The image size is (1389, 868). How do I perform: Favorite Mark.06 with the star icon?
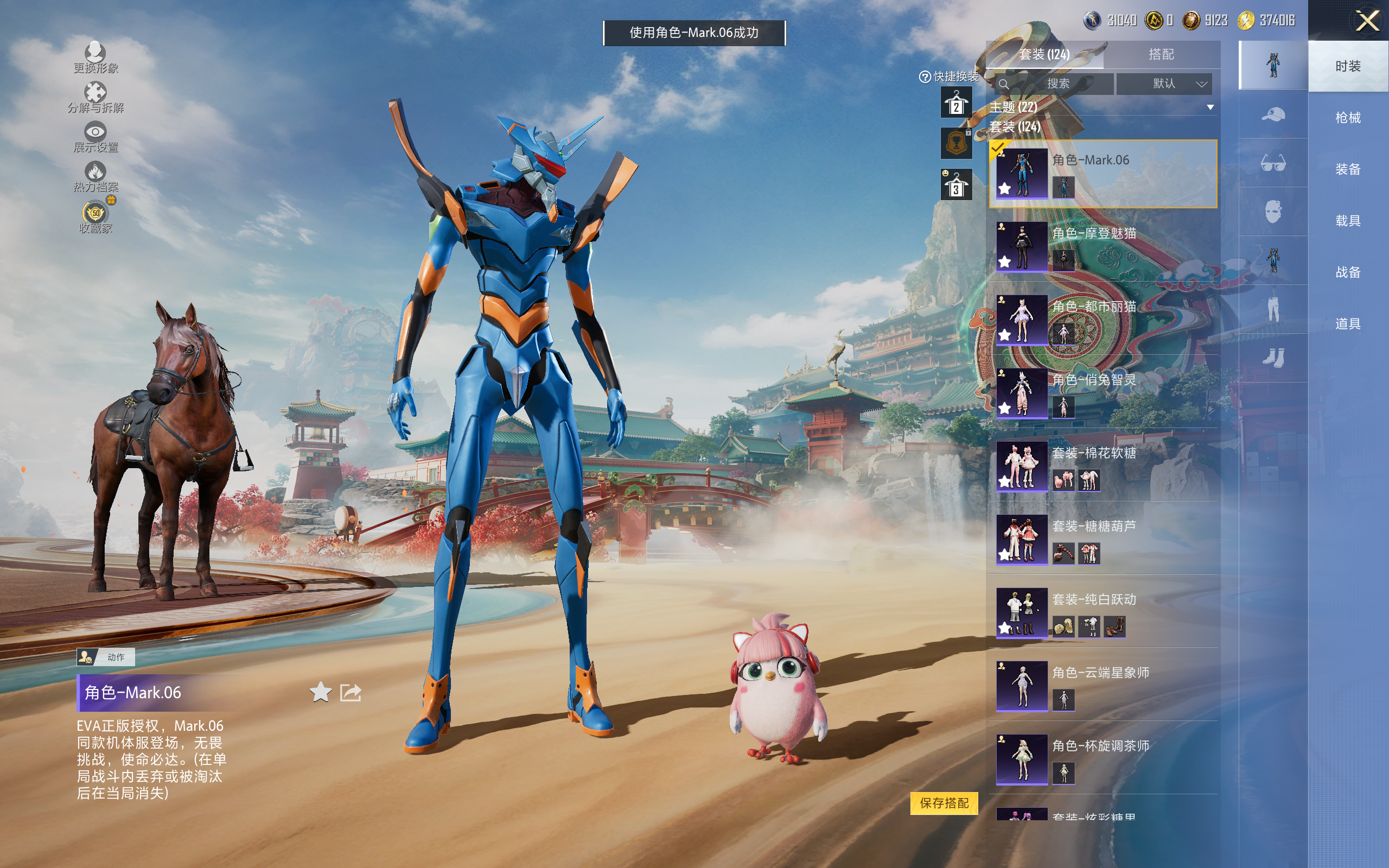[320, 692]
